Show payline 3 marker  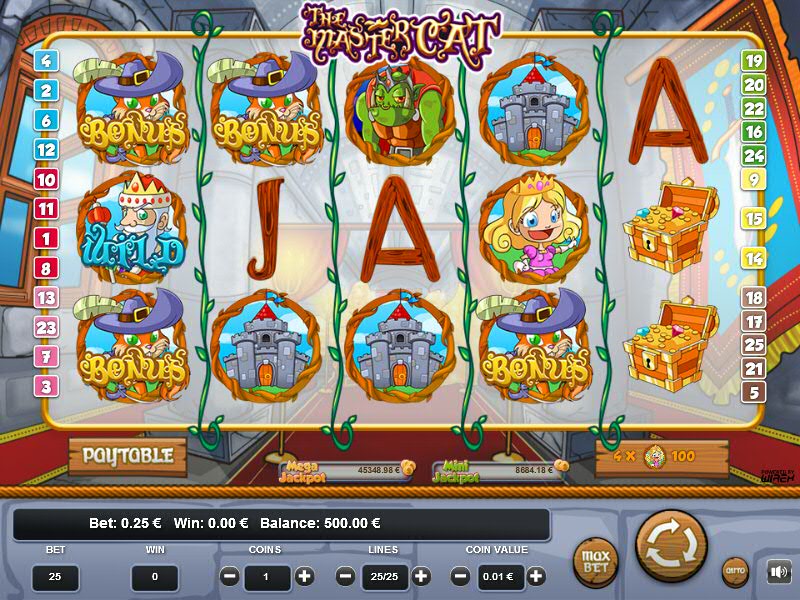point(46,386)
